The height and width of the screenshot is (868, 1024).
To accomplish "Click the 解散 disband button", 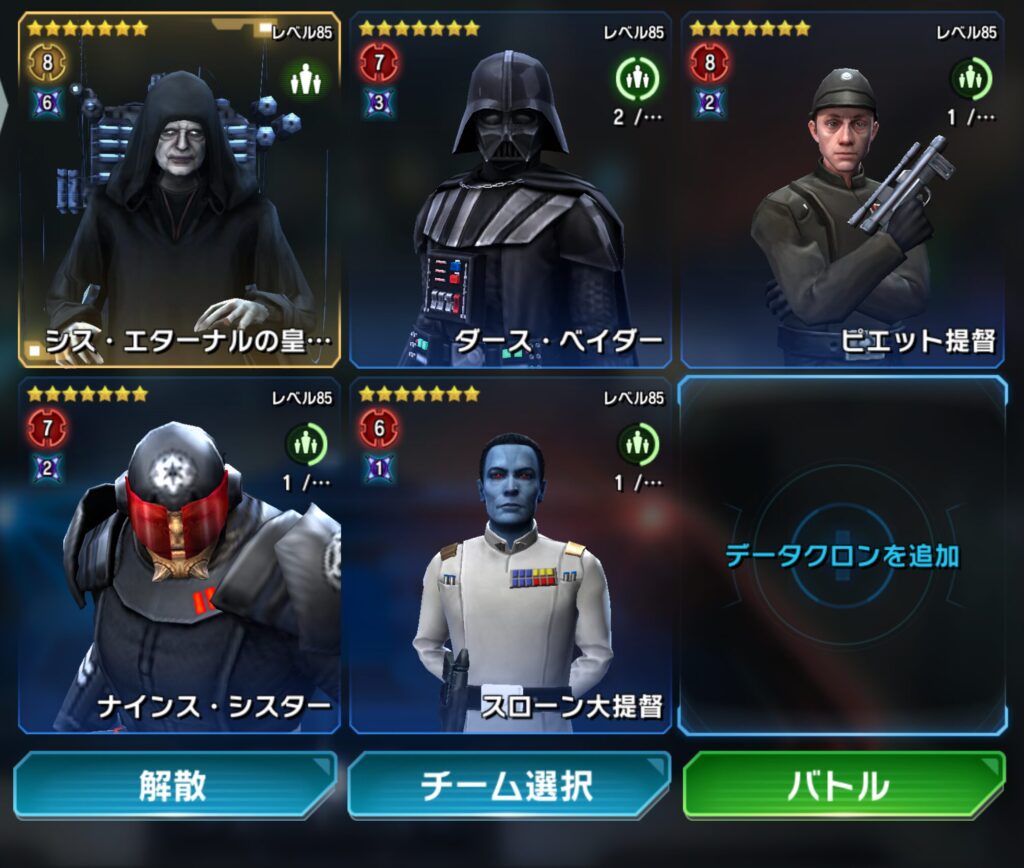I will tap(174, 786).
